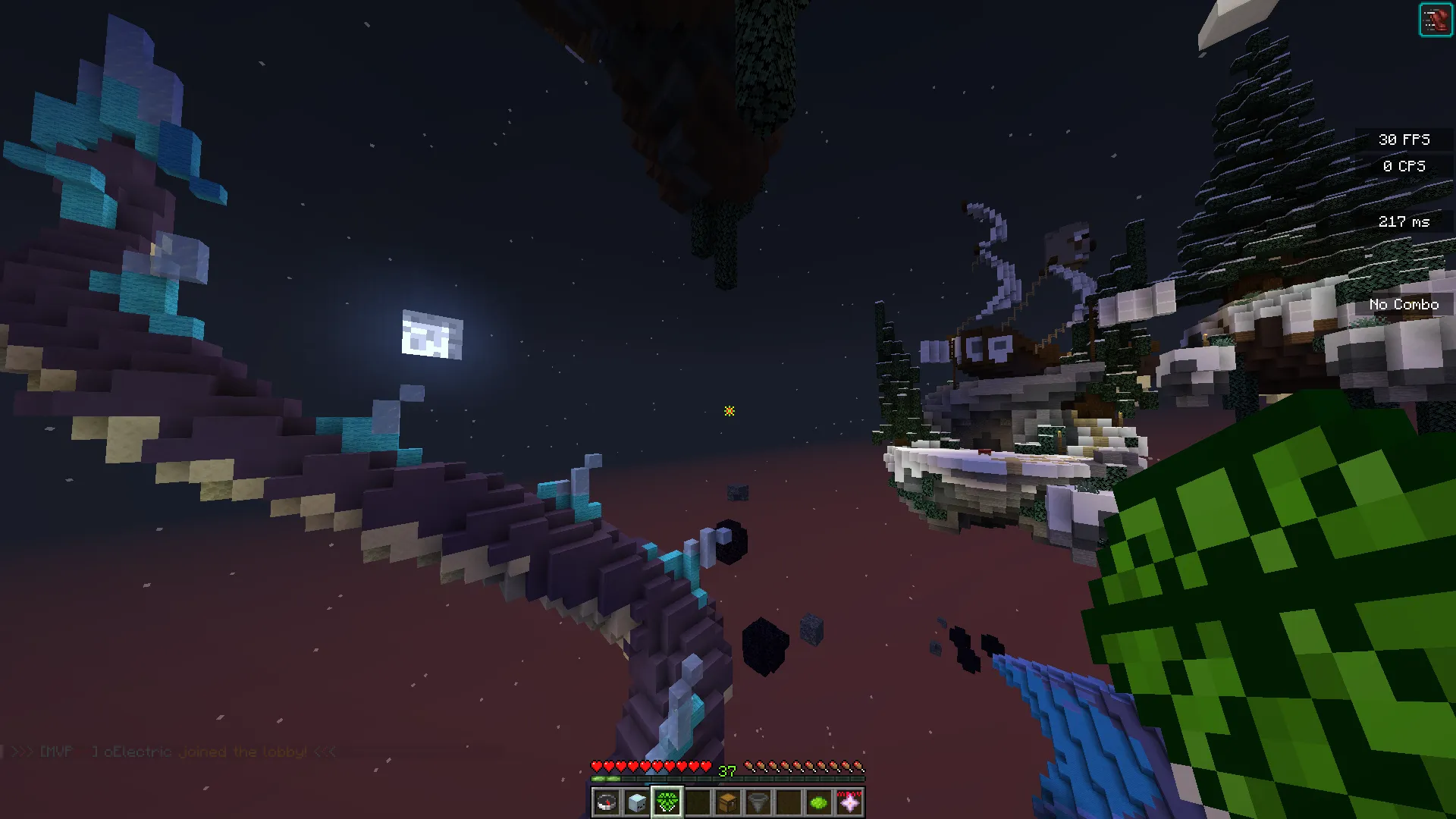Click the selected green hotbar item

pyautogui.click(x=666, y=802)
